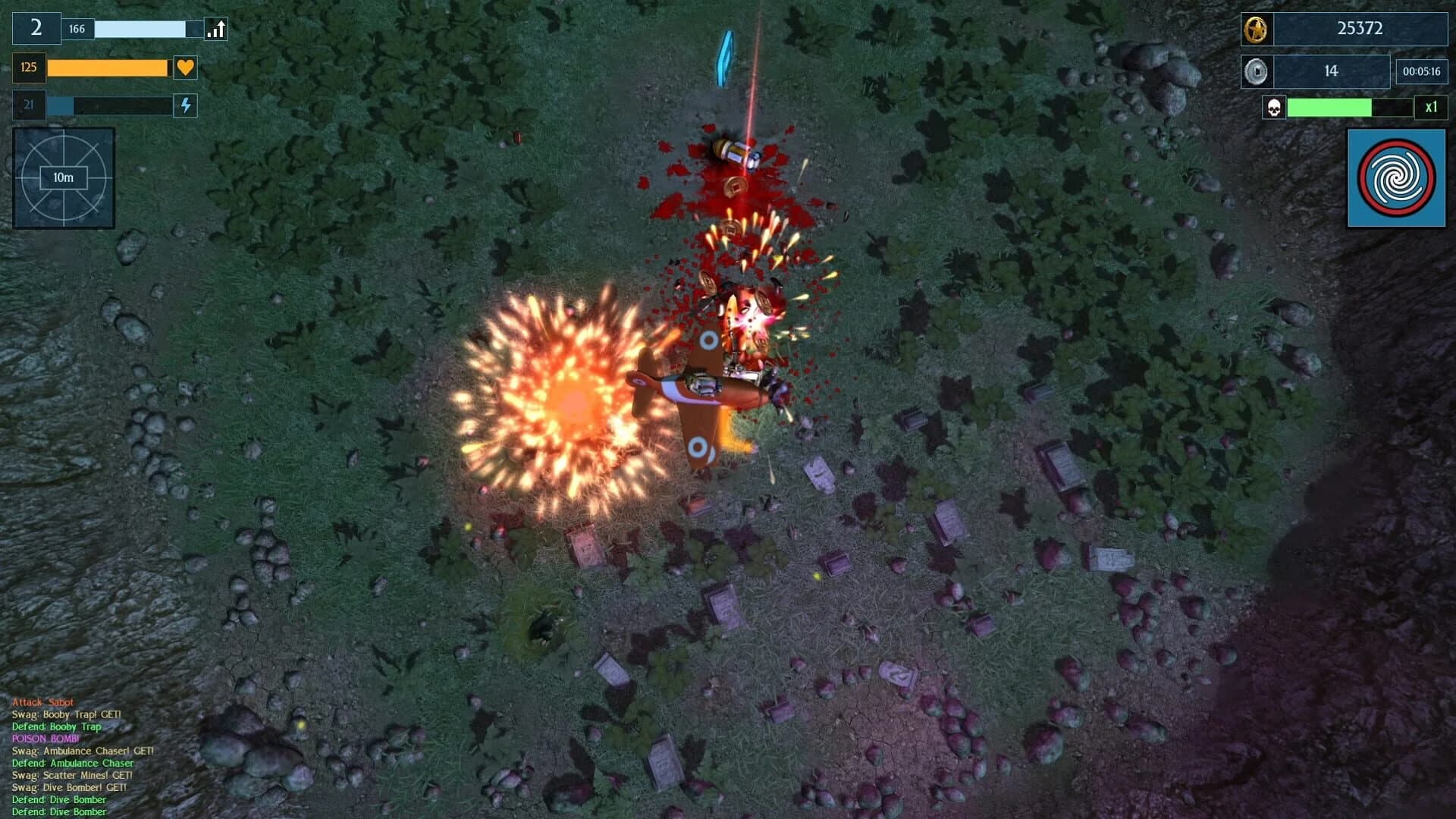The height and width of the screenshot is (819, 1456).
Task: Click the skull icon on the multiplier bar
Action: 1275,109
